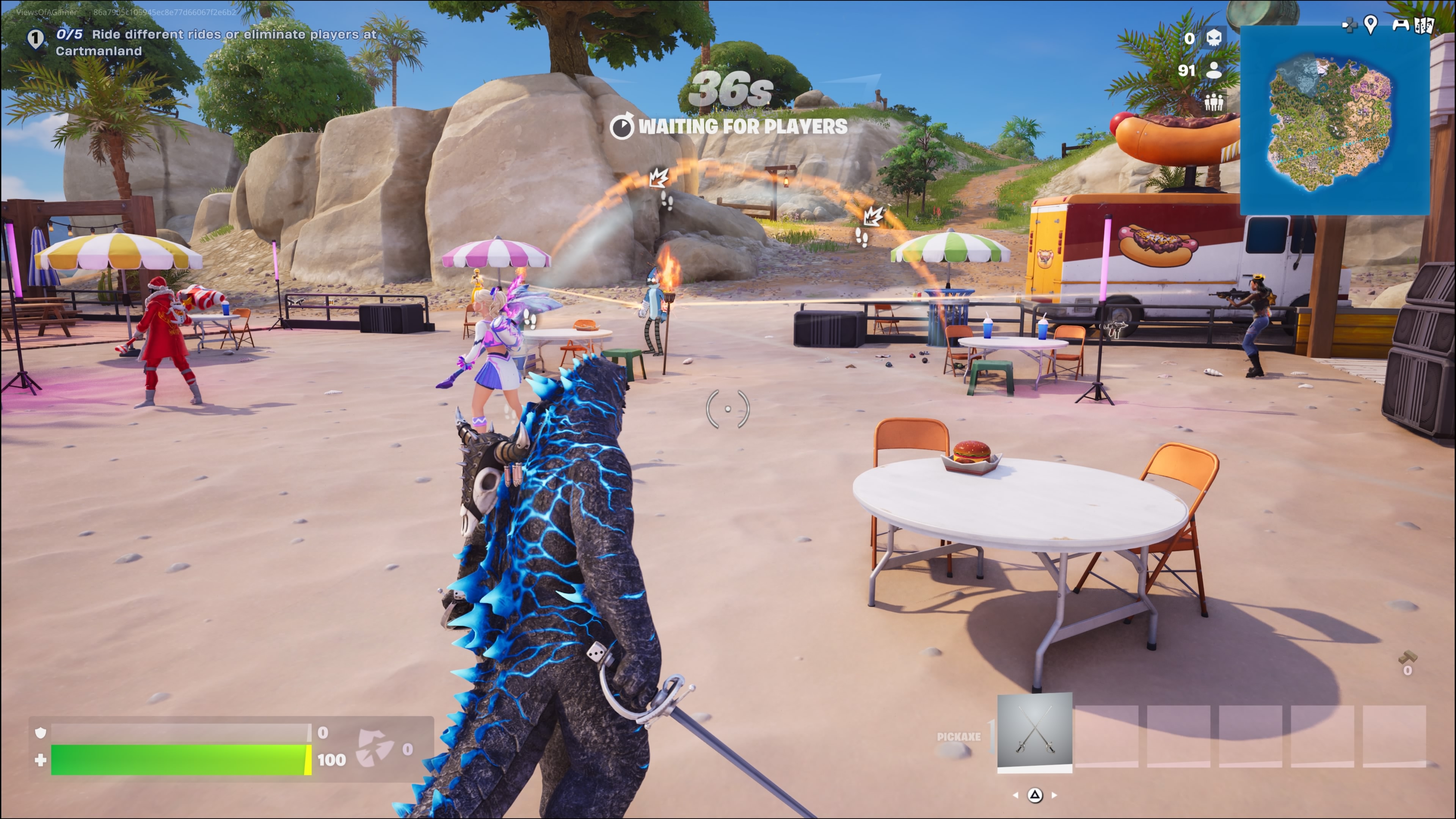Click the three-person squad icon
1456x819 pixels.
coord(1213,102)
